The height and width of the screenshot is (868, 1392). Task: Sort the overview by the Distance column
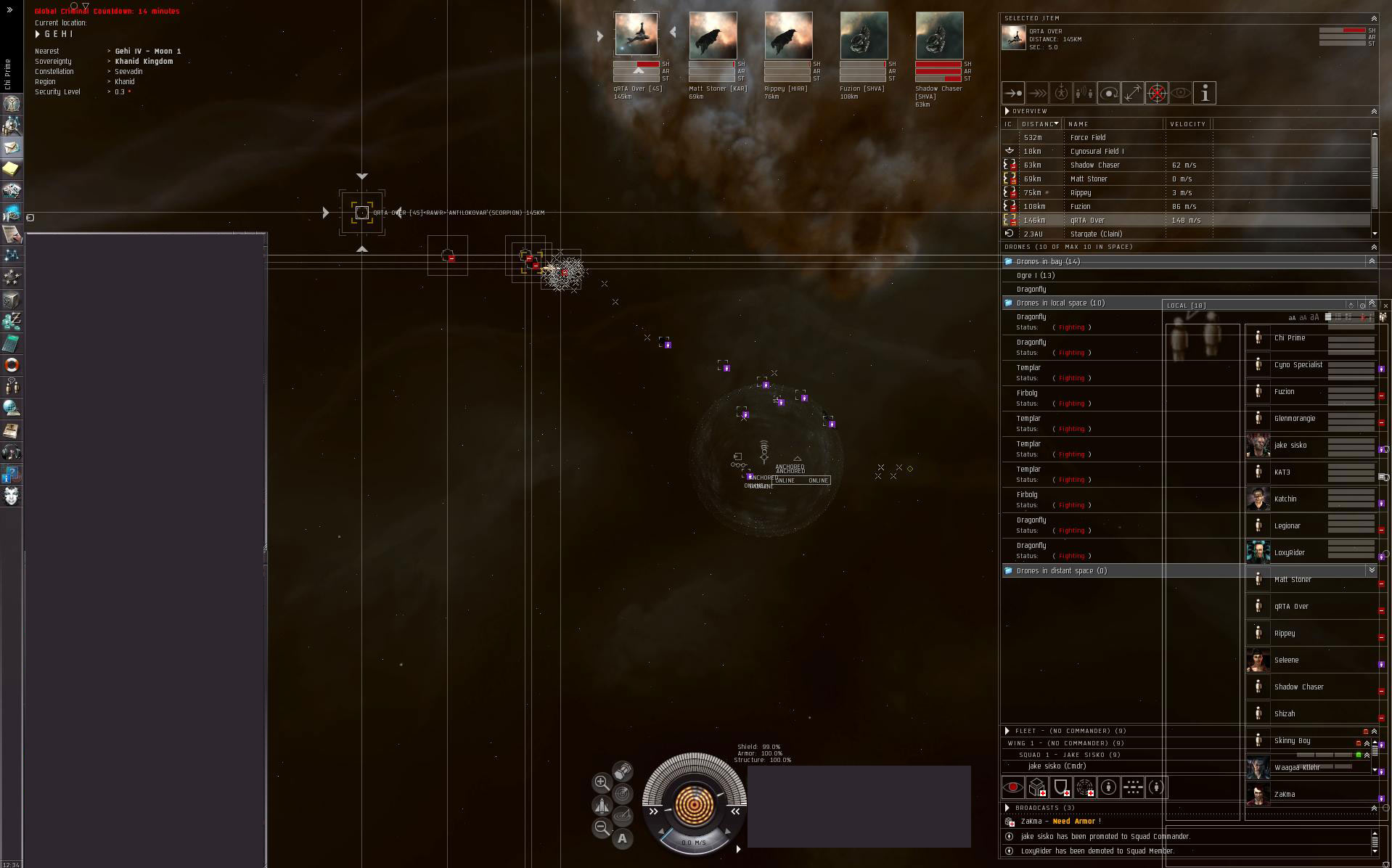pyautogui.click(x=1039, y=124)
